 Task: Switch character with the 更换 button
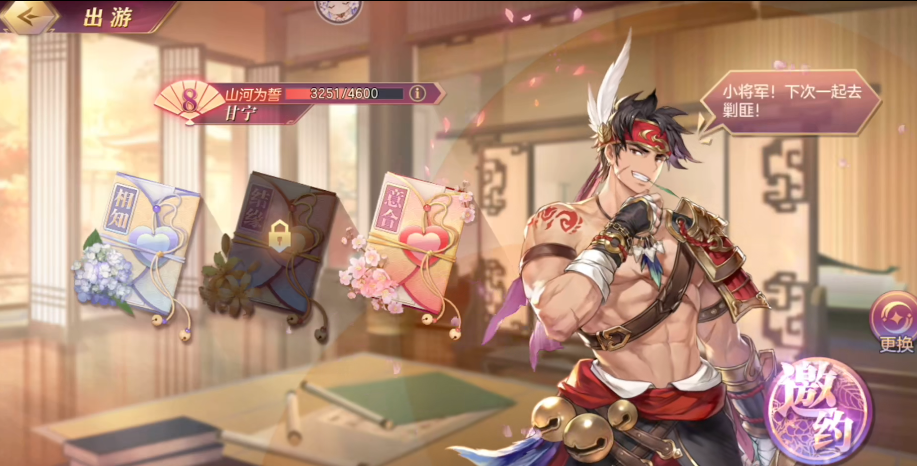point(894,322)
